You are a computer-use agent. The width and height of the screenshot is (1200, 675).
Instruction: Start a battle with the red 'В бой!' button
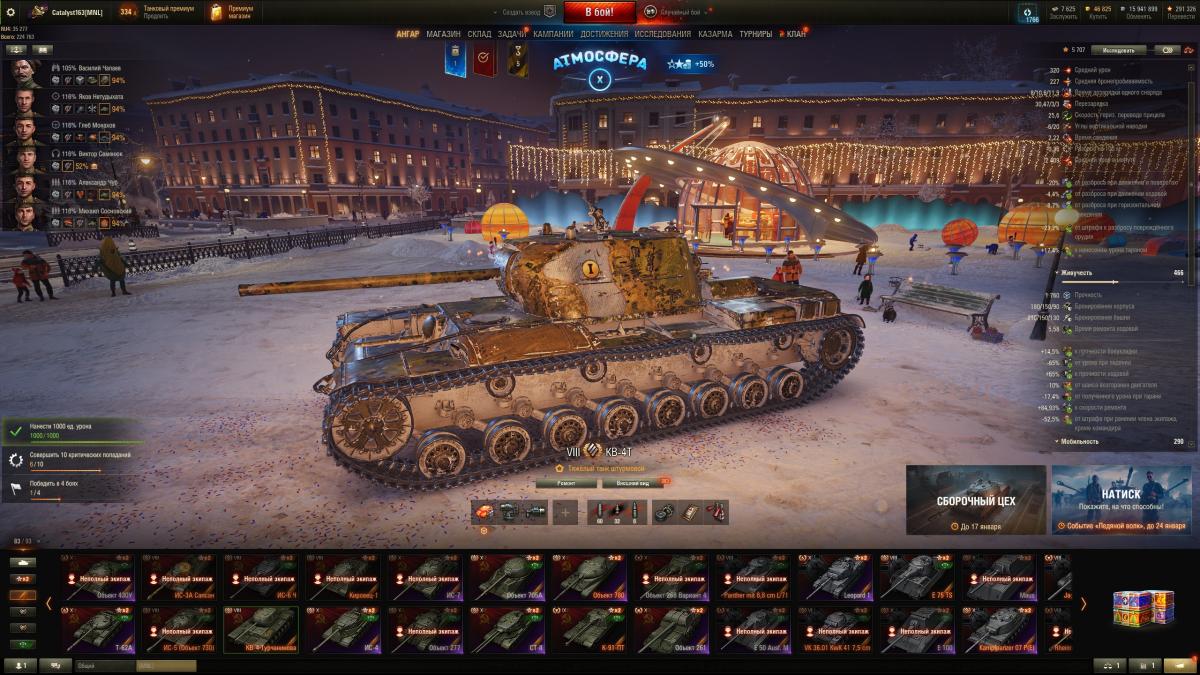pyautogui.click(x=599, y=12)
